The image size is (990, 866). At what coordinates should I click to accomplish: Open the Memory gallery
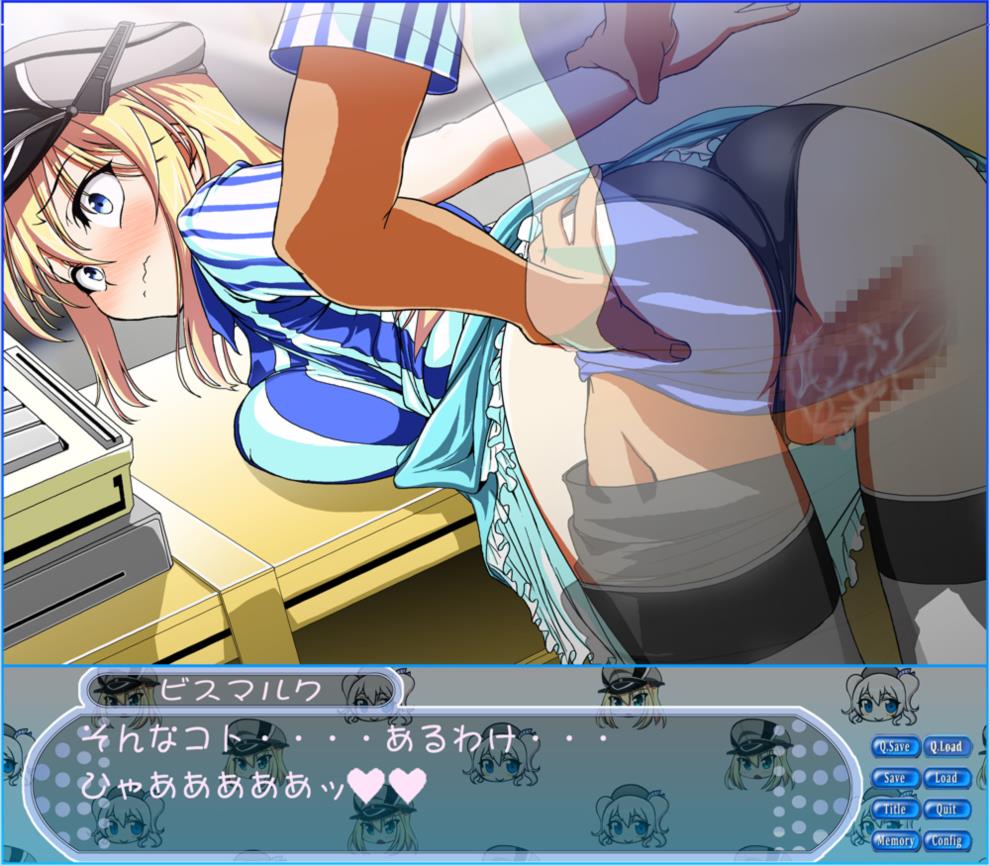[x=894, y=841]
